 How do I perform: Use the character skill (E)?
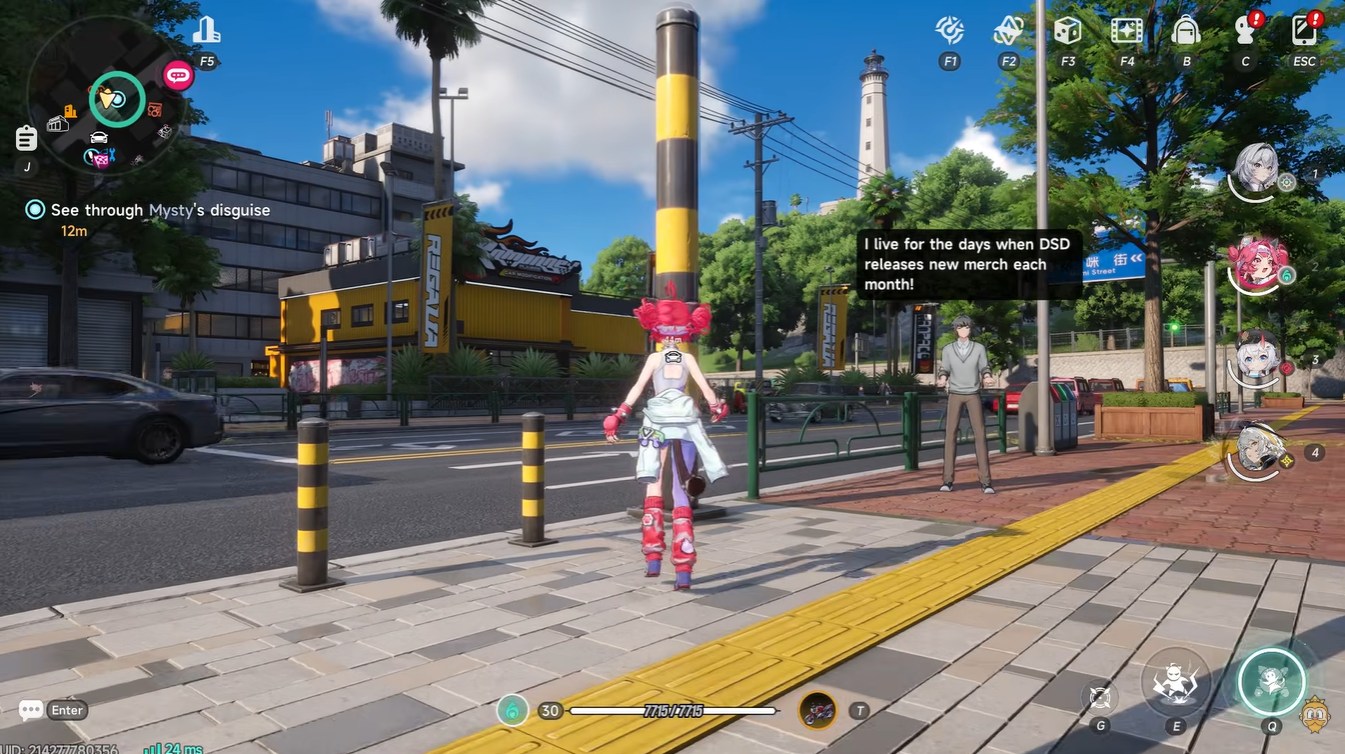[x=1174, y=682]
